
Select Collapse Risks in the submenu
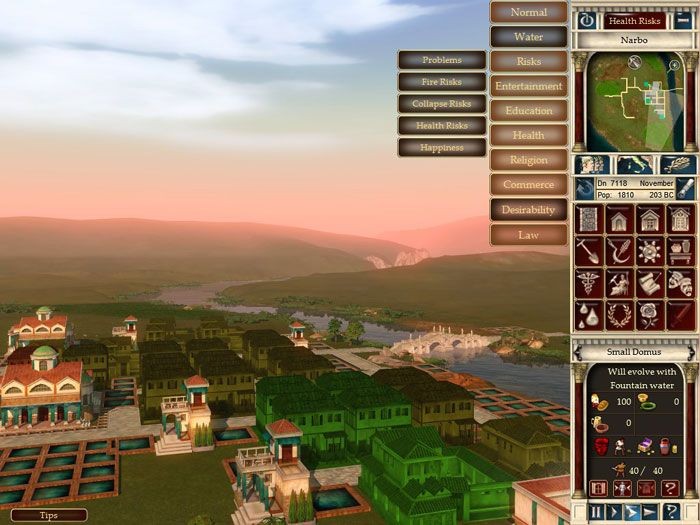pos(442,104)
